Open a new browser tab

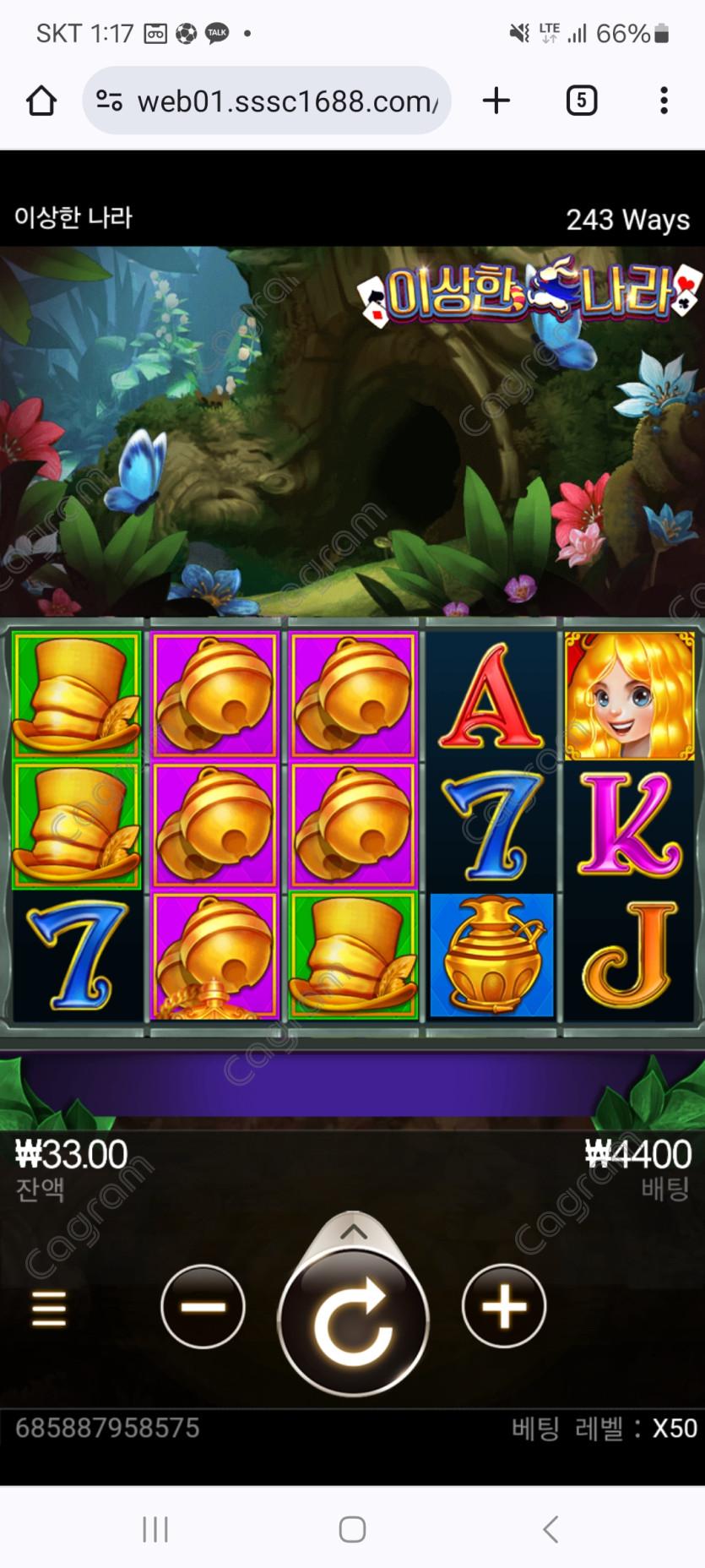496,101
